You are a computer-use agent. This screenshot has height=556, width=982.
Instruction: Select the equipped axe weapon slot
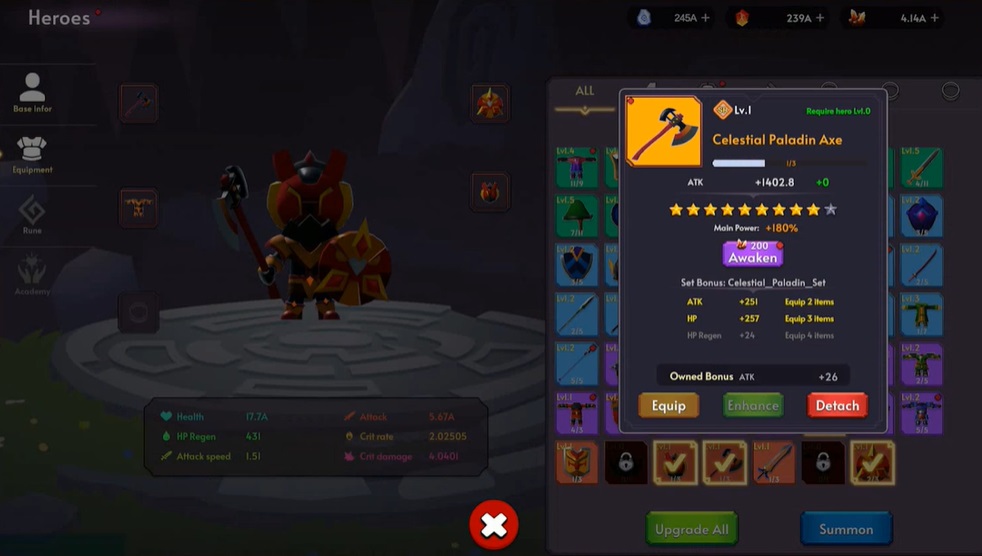(x=138, y=102)
